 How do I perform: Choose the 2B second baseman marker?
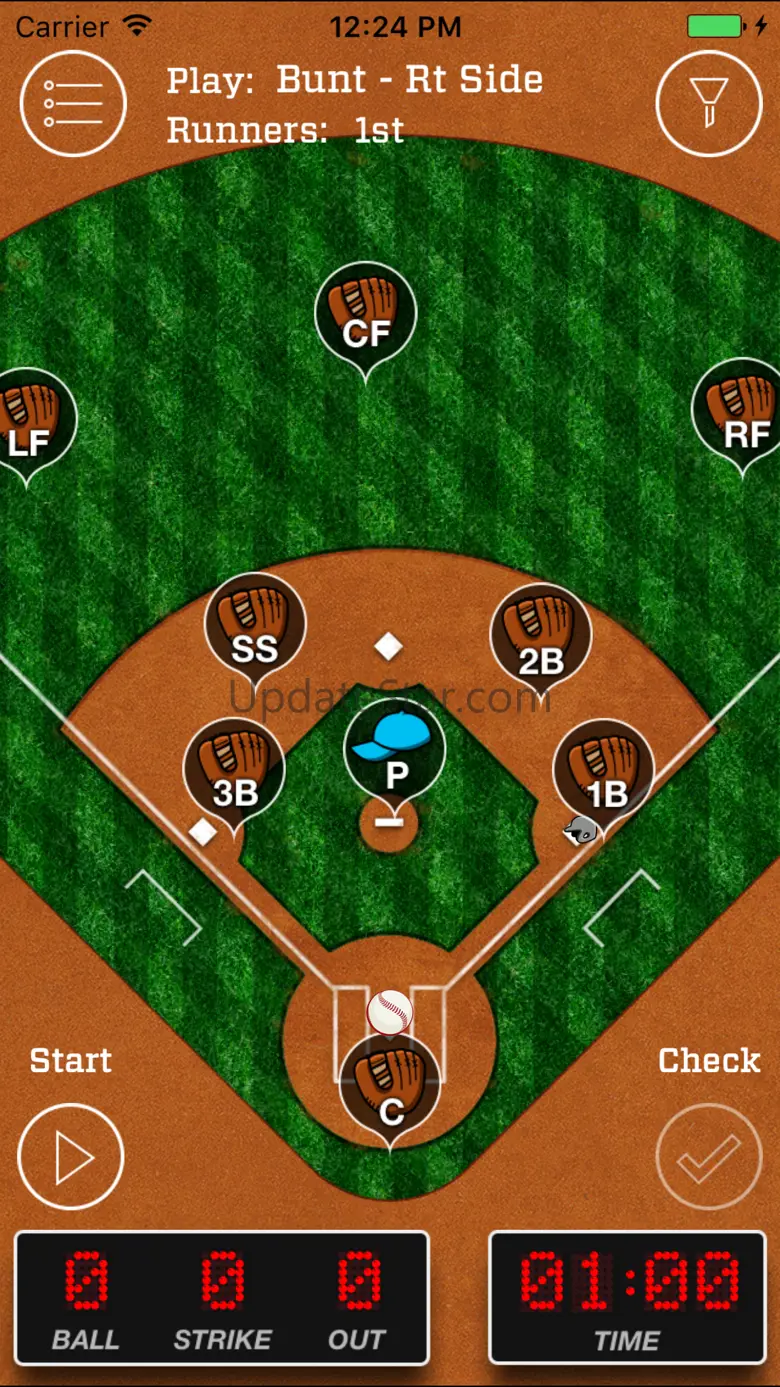coord(541,635)
